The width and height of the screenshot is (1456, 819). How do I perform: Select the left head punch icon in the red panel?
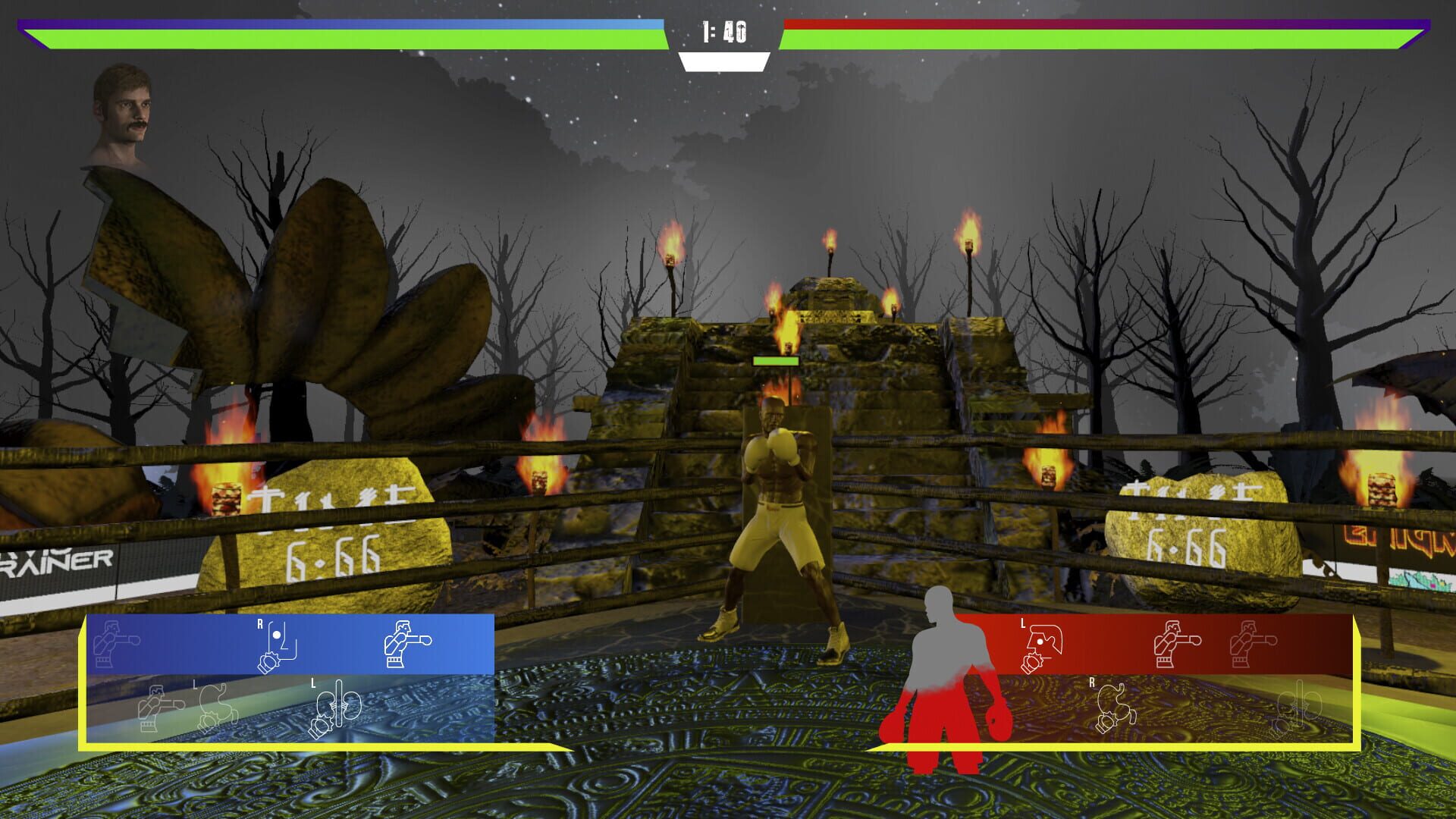[1041, 645]
